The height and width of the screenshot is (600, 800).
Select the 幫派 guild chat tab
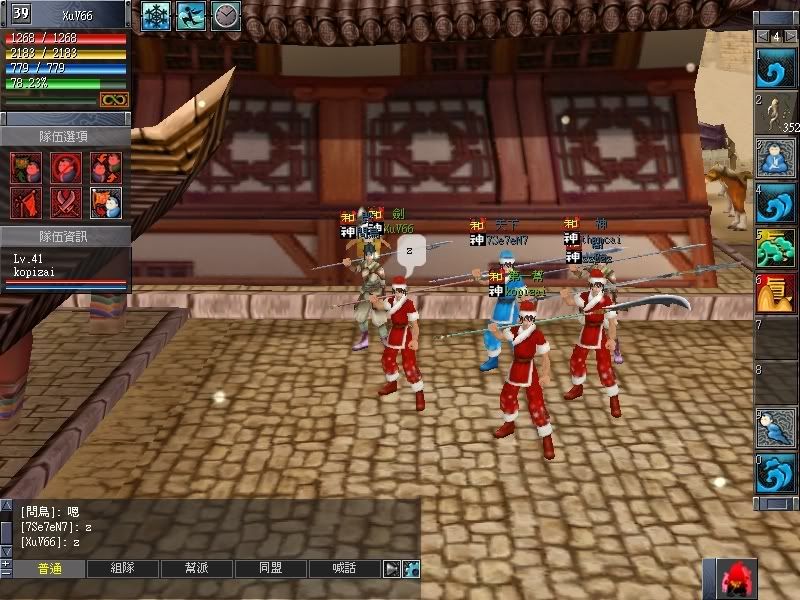(x=197, y=568)
